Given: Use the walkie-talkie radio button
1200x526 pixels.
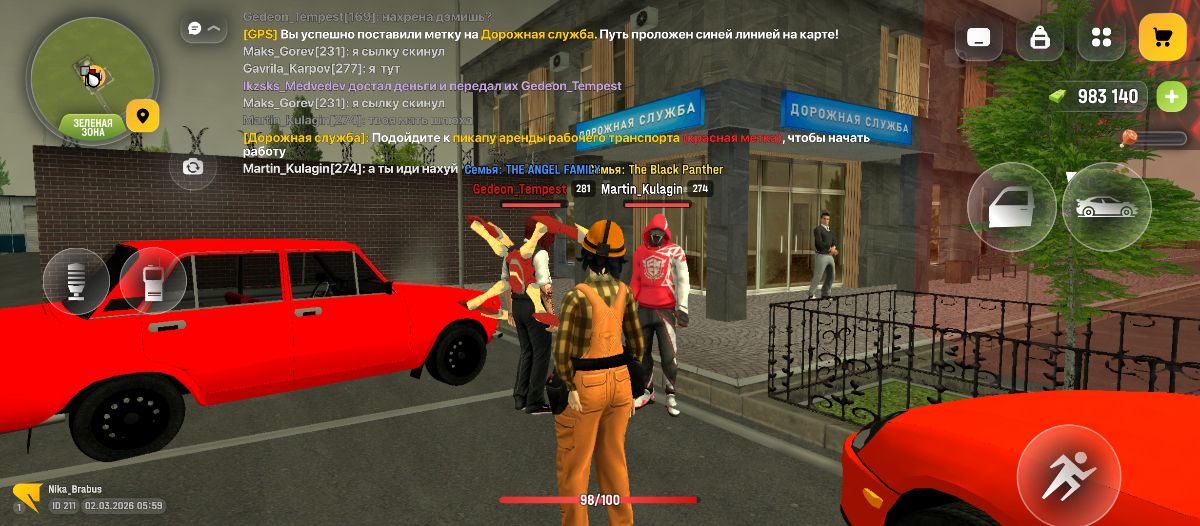Looking at the screenshot, I should [153, 281].
